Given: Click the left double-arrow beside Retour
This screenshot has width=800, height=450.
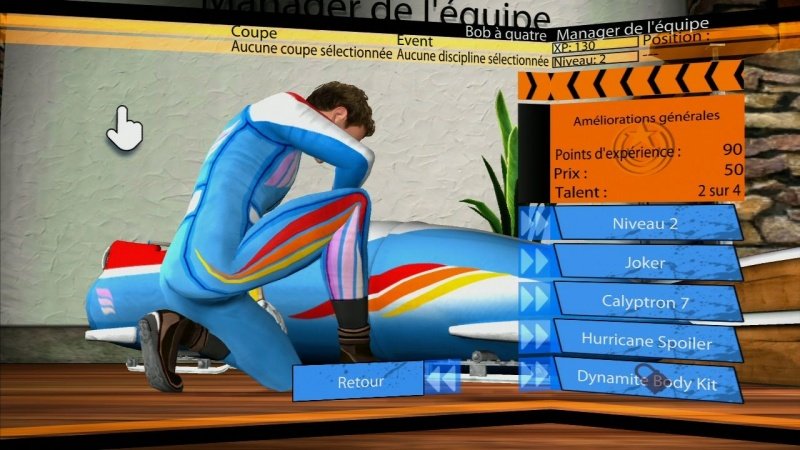Looking at the screenshot, I should pos(442,380).
